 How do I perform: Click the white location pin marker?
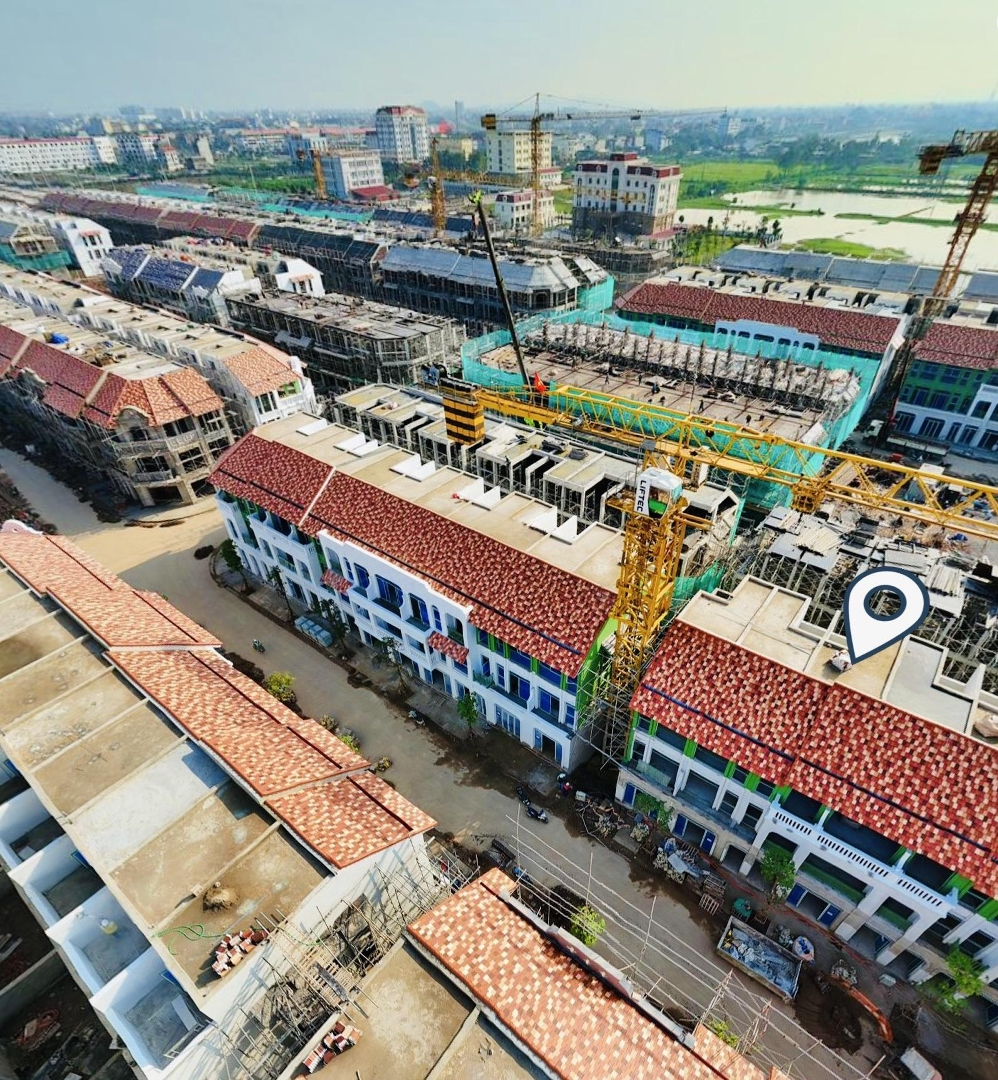885,608
